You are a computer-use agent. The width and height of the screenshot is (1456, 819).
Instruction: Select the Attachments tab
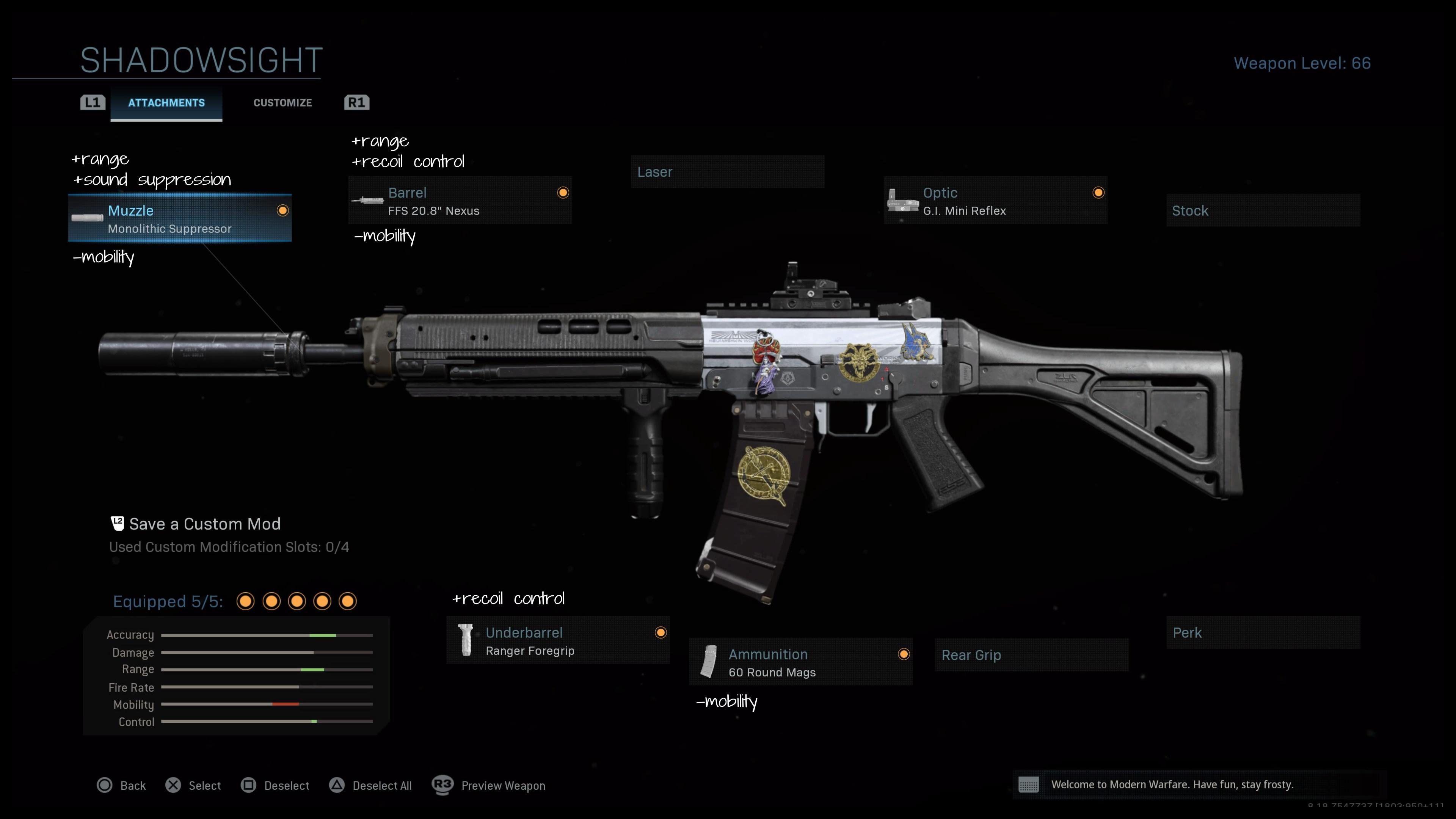[166, 102]
